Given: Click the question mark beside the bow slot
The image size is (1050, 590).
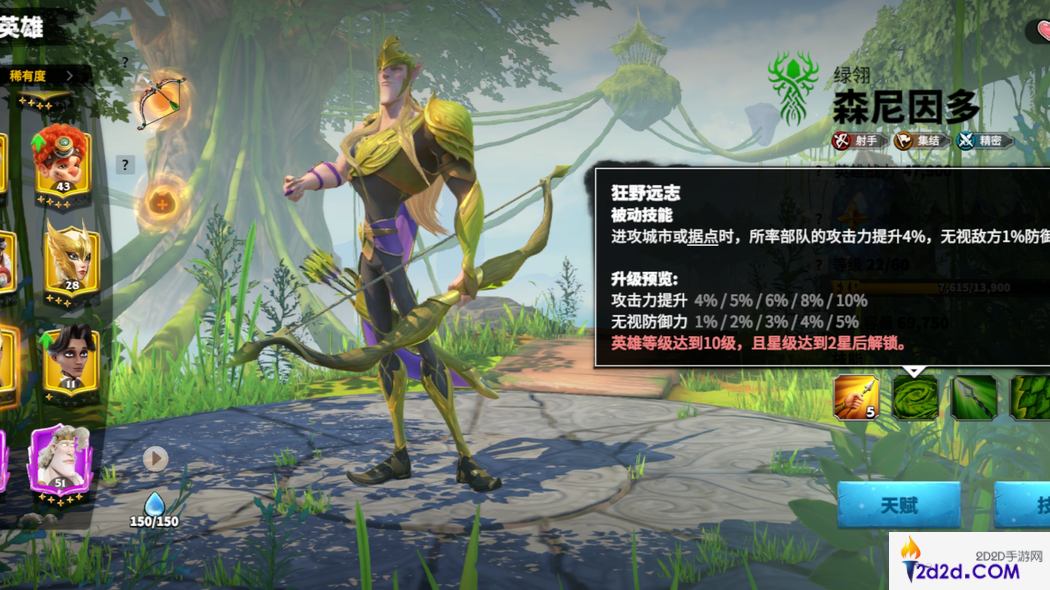Looking at the screenshot, I should click(125, 62).
